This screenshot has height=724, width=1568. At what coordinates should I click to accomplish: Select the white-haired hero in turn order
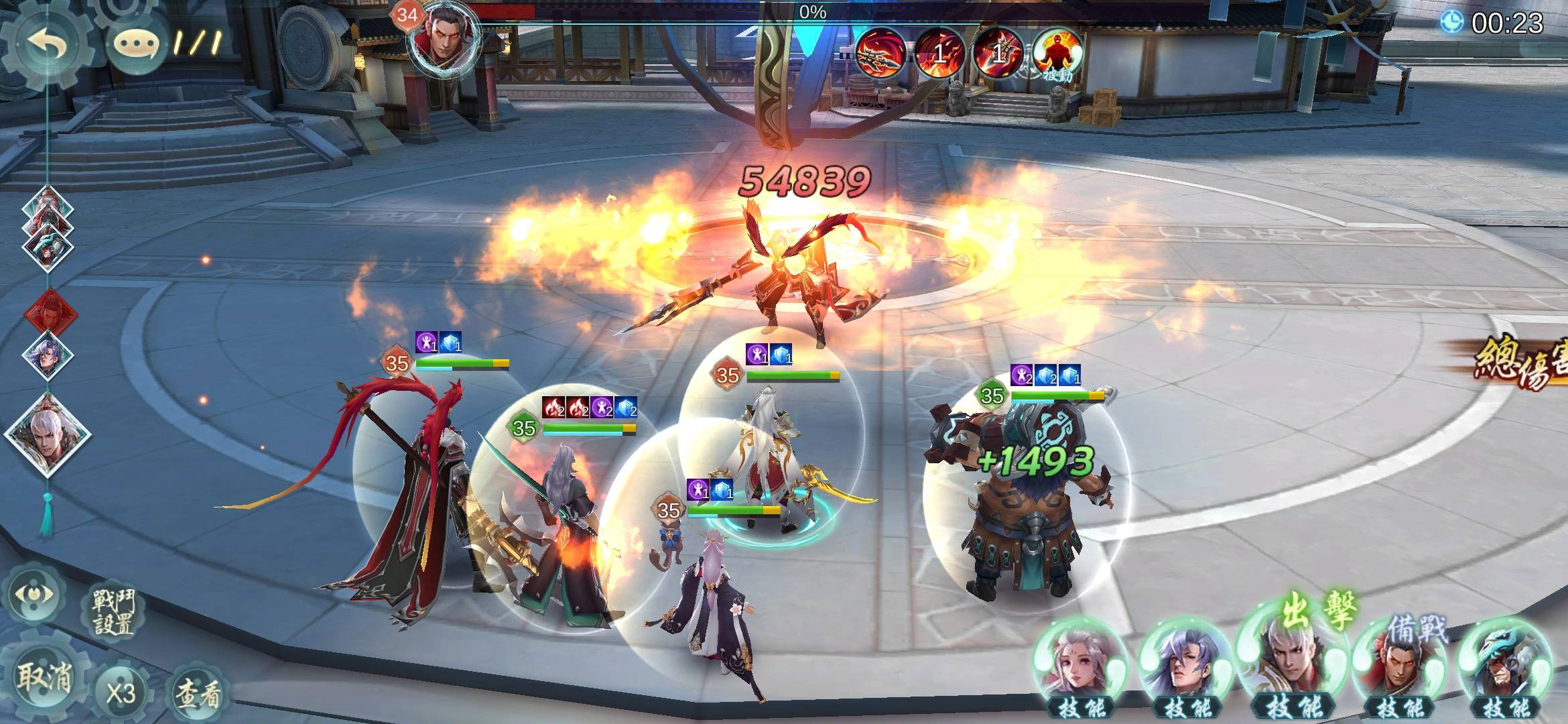click(47, 432)
